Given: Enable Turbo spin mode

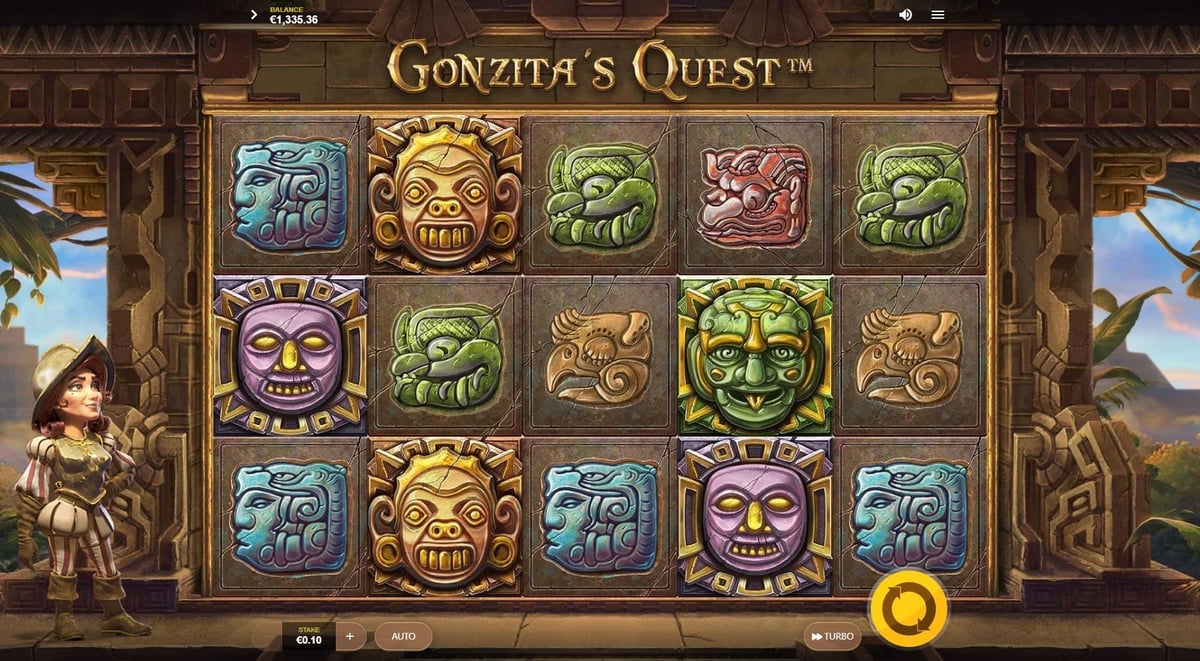Looking at the screenshot, I should point(832,636).
